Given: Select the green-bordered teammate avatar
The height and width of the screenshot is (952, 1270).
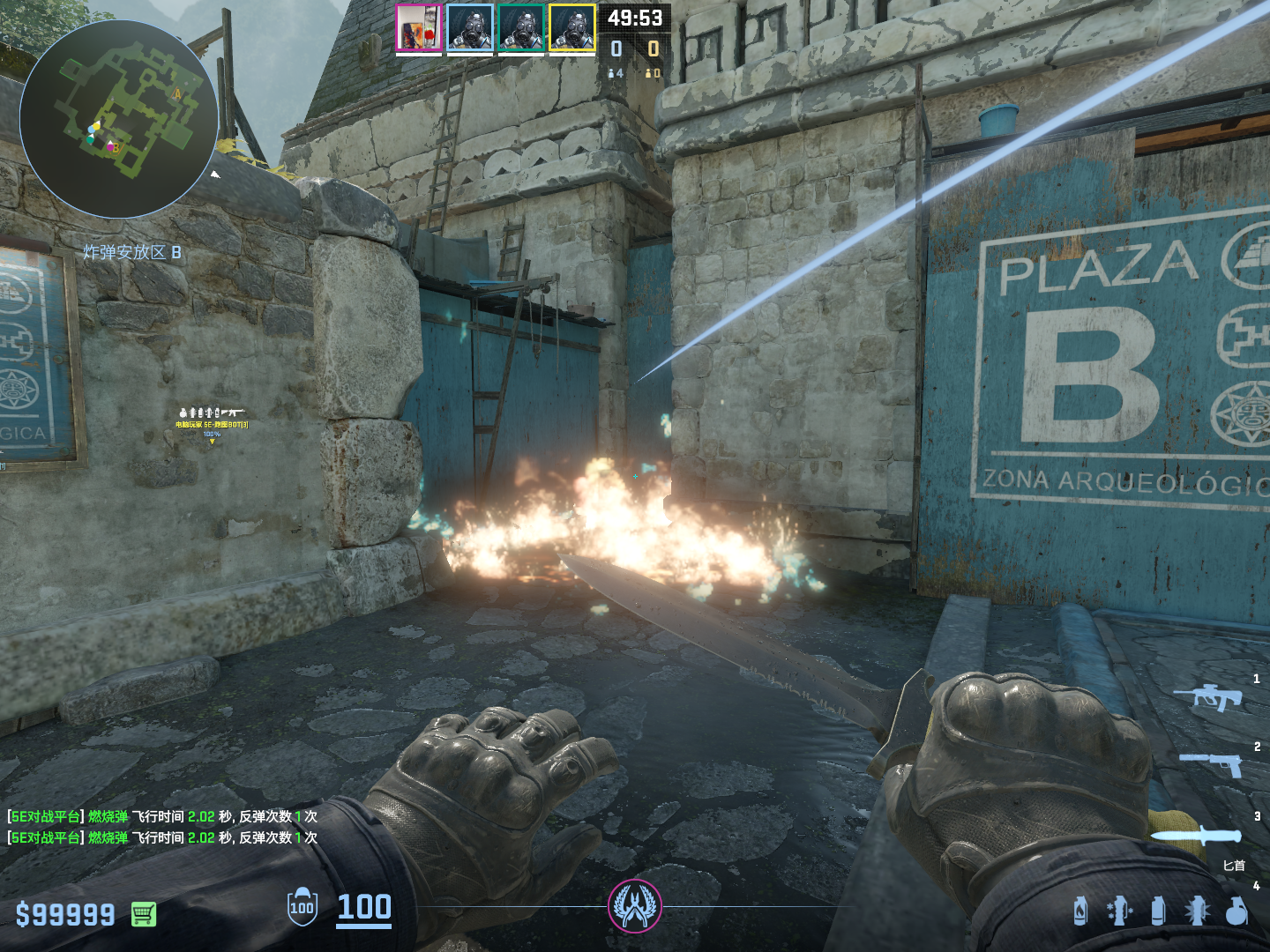Looking at the screenshot, I should tap(520, 28).
